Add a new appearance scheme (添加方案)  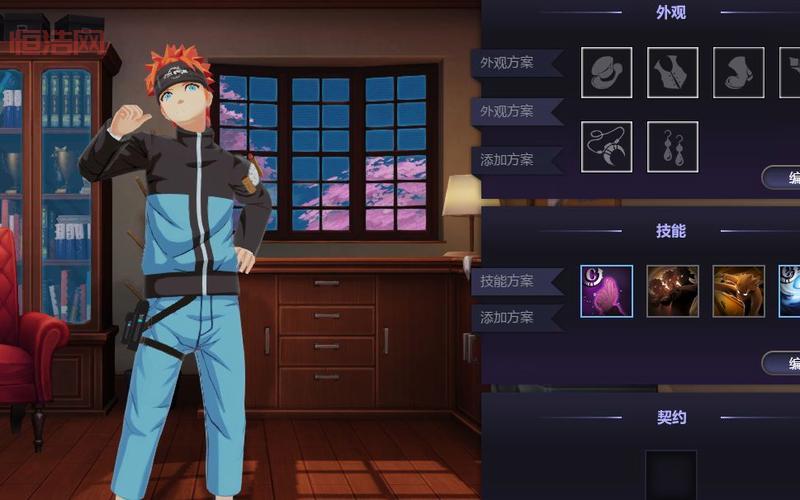[507, 159]
